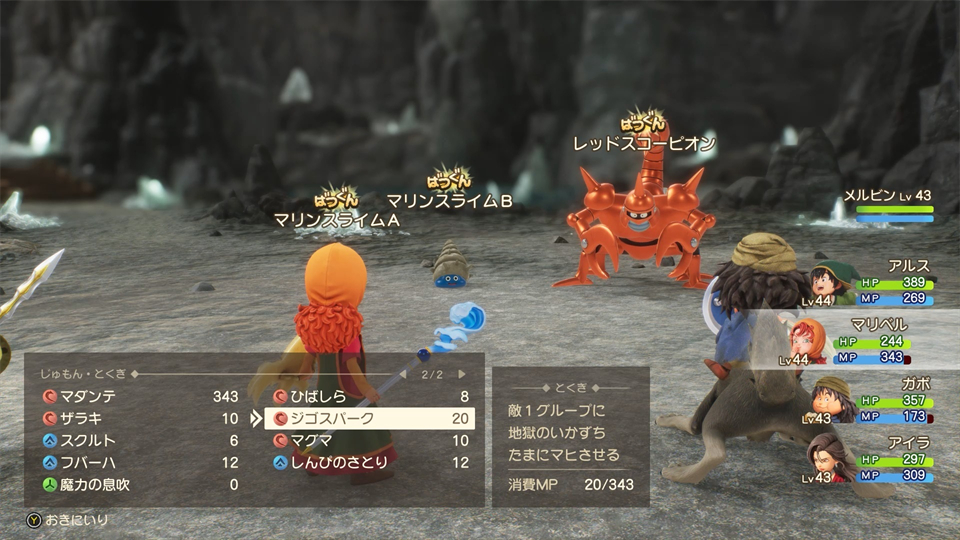Select ガボ's party status panel

[872, 400]
